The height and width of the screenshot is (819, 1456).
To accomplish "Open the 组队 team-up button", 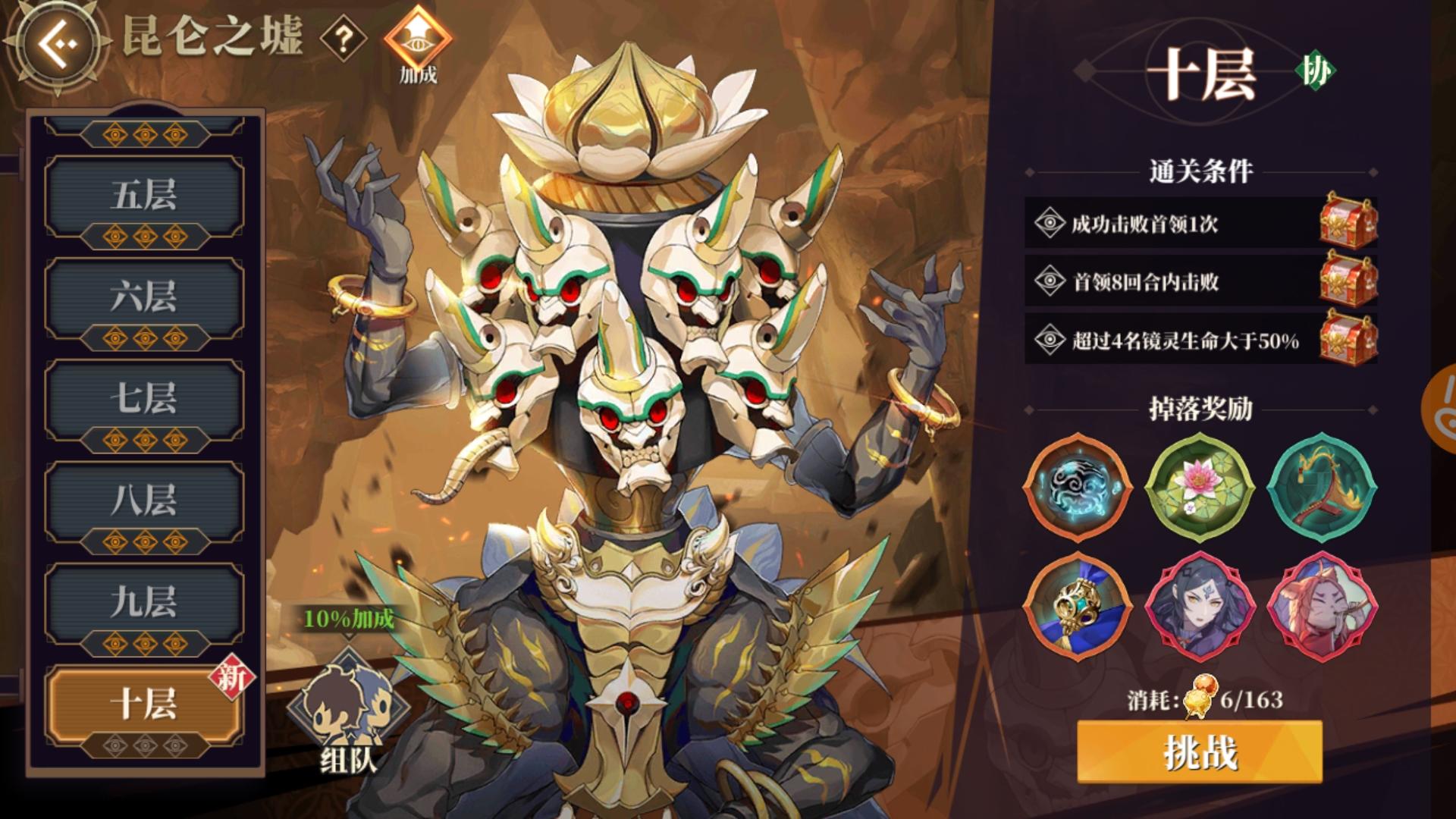I will (349, 713).
